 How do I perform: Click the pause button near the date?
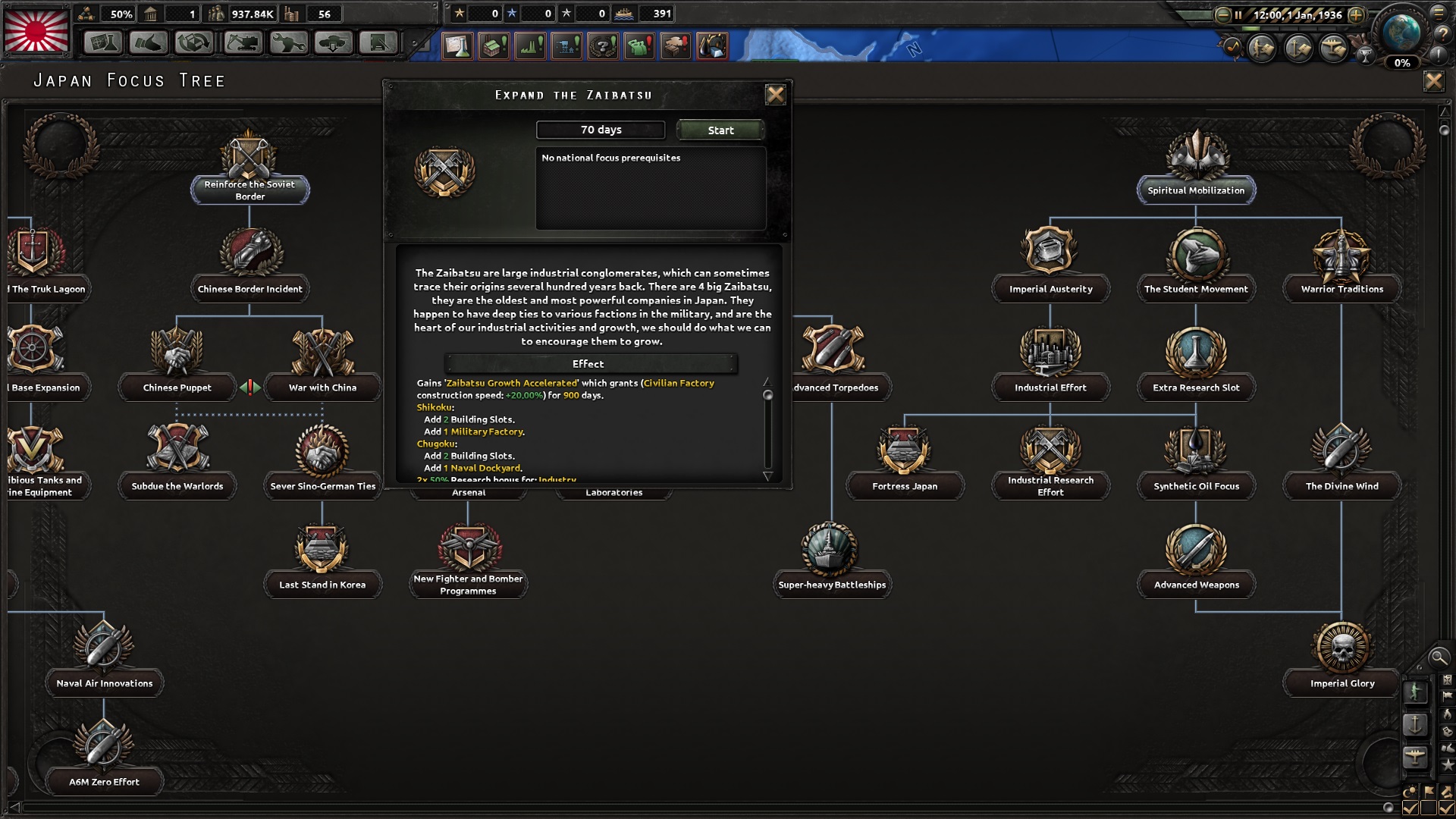tap(1238, 15)
